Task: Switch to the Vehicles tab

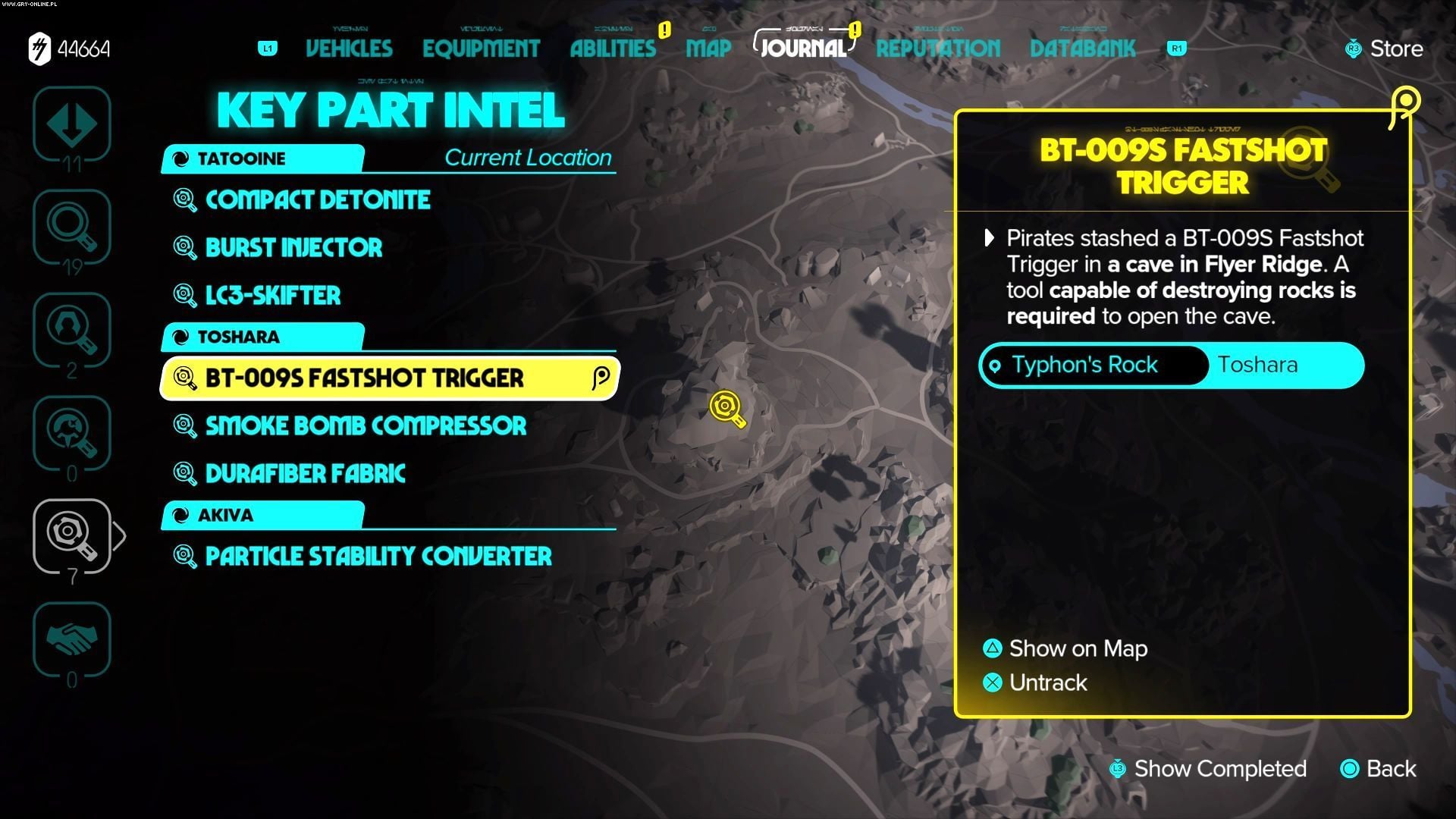Action: [349, 49]
